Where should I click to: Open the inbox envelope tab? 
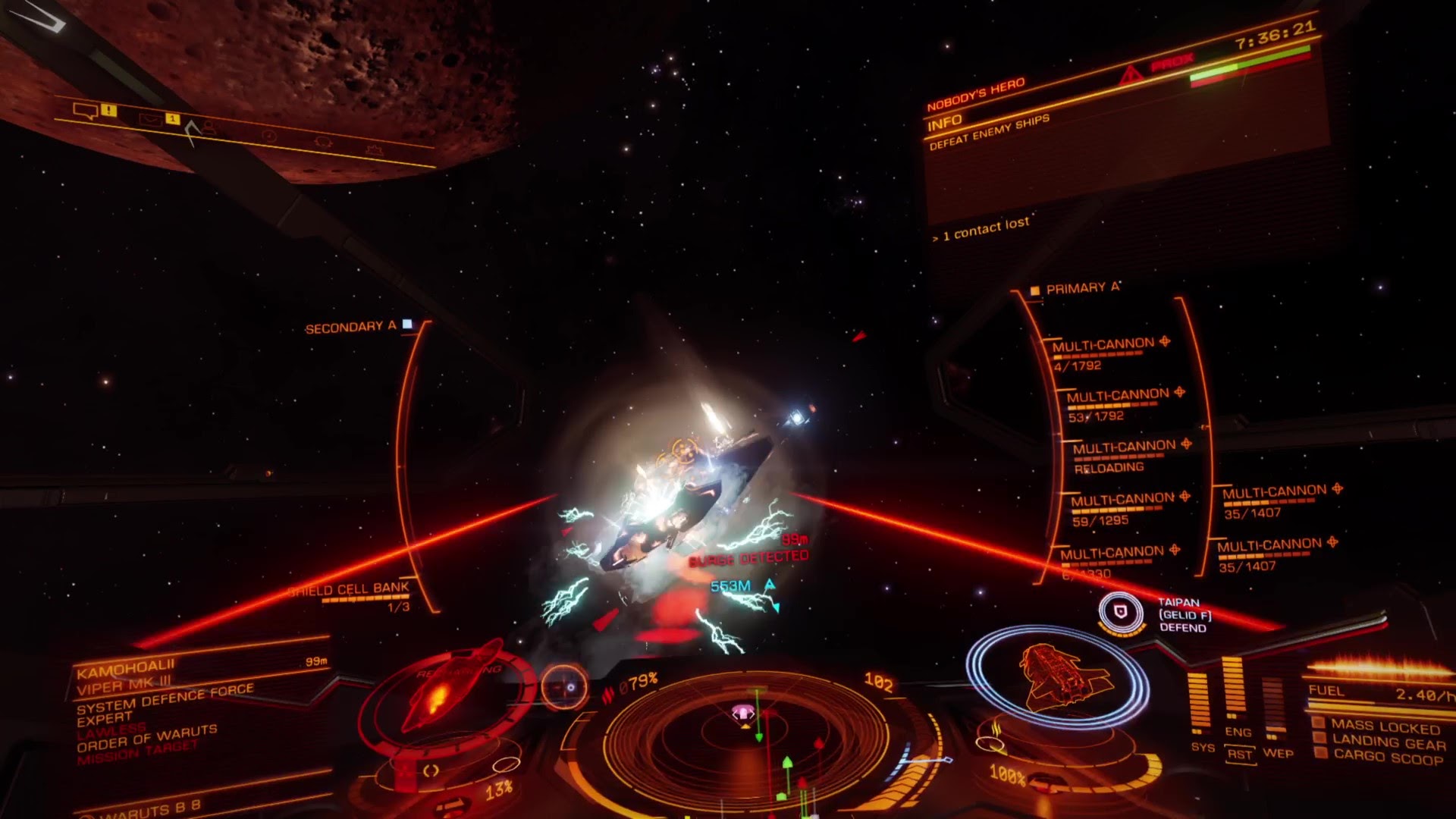[x=149, y=118]
